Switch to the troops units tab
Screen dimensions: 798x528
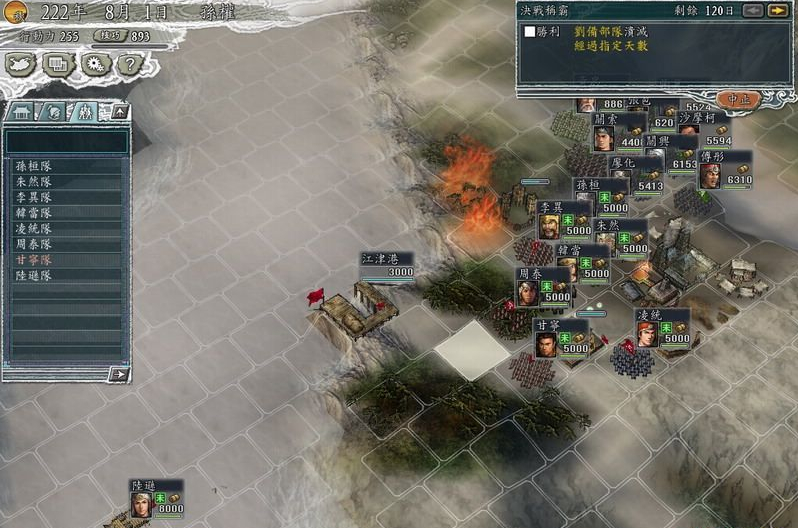84,111
